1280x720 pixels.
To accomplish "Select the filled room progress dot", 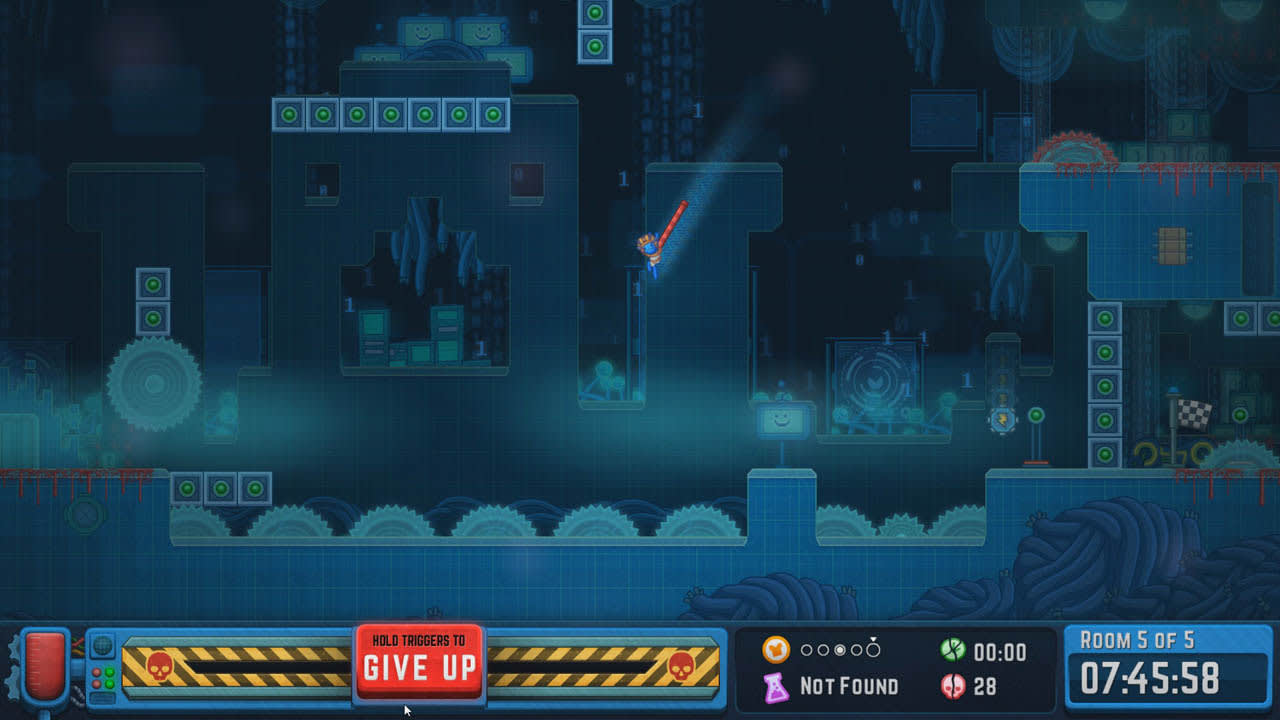I will pos(840,650).
